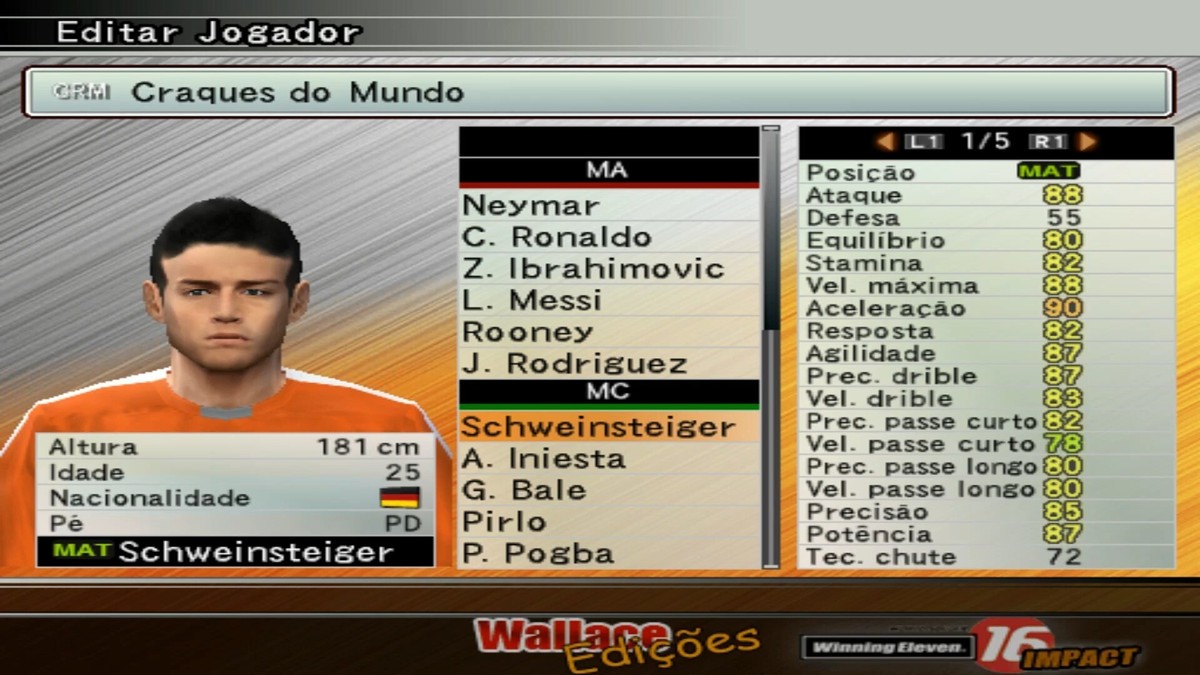Go to previous stats page arrow
This screenshot has width=1200, height=675.
pos(885,142)
